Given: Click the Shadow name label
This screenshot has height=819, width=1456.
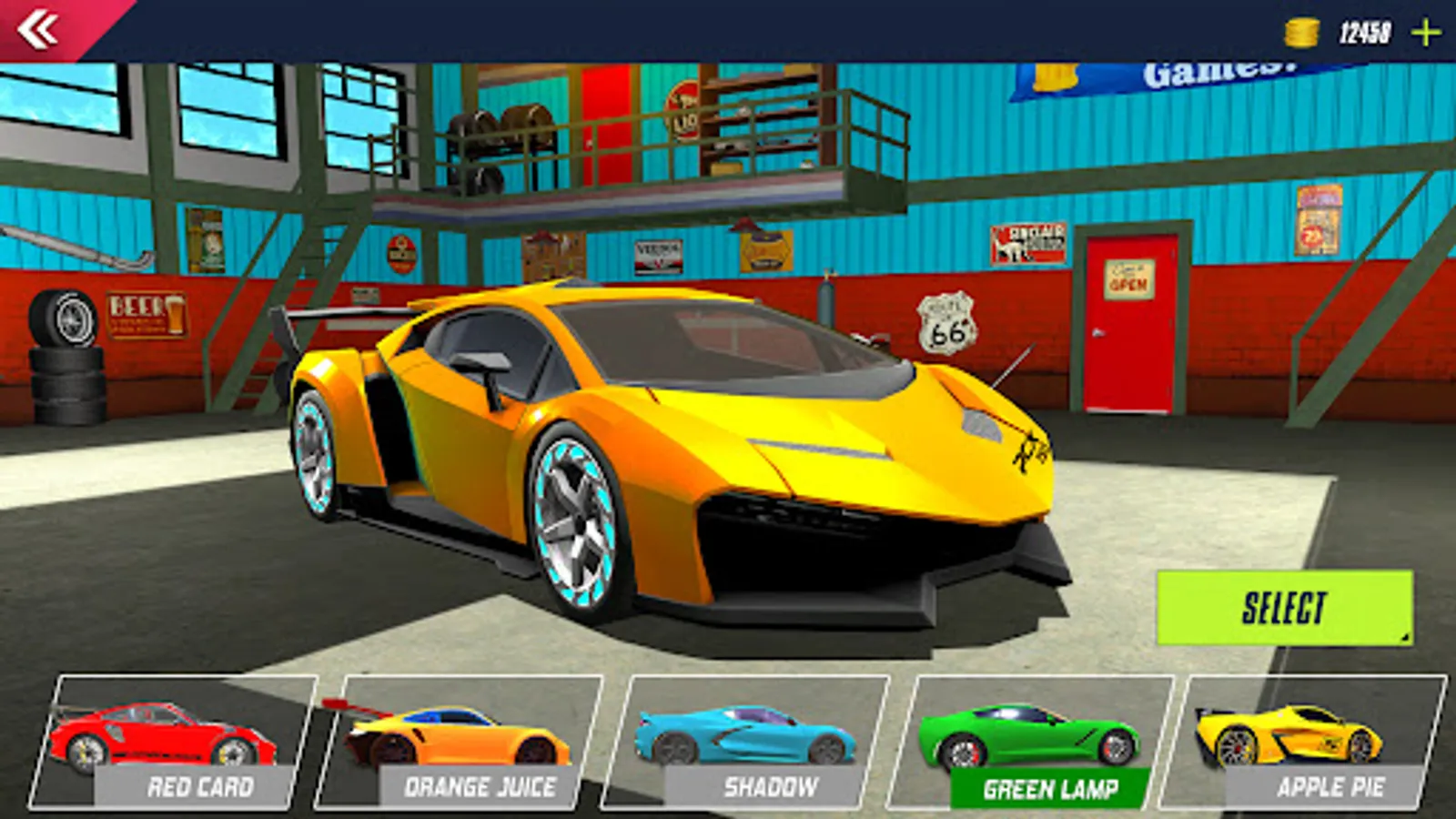Looking at the screenshot, I should (771, 788).
